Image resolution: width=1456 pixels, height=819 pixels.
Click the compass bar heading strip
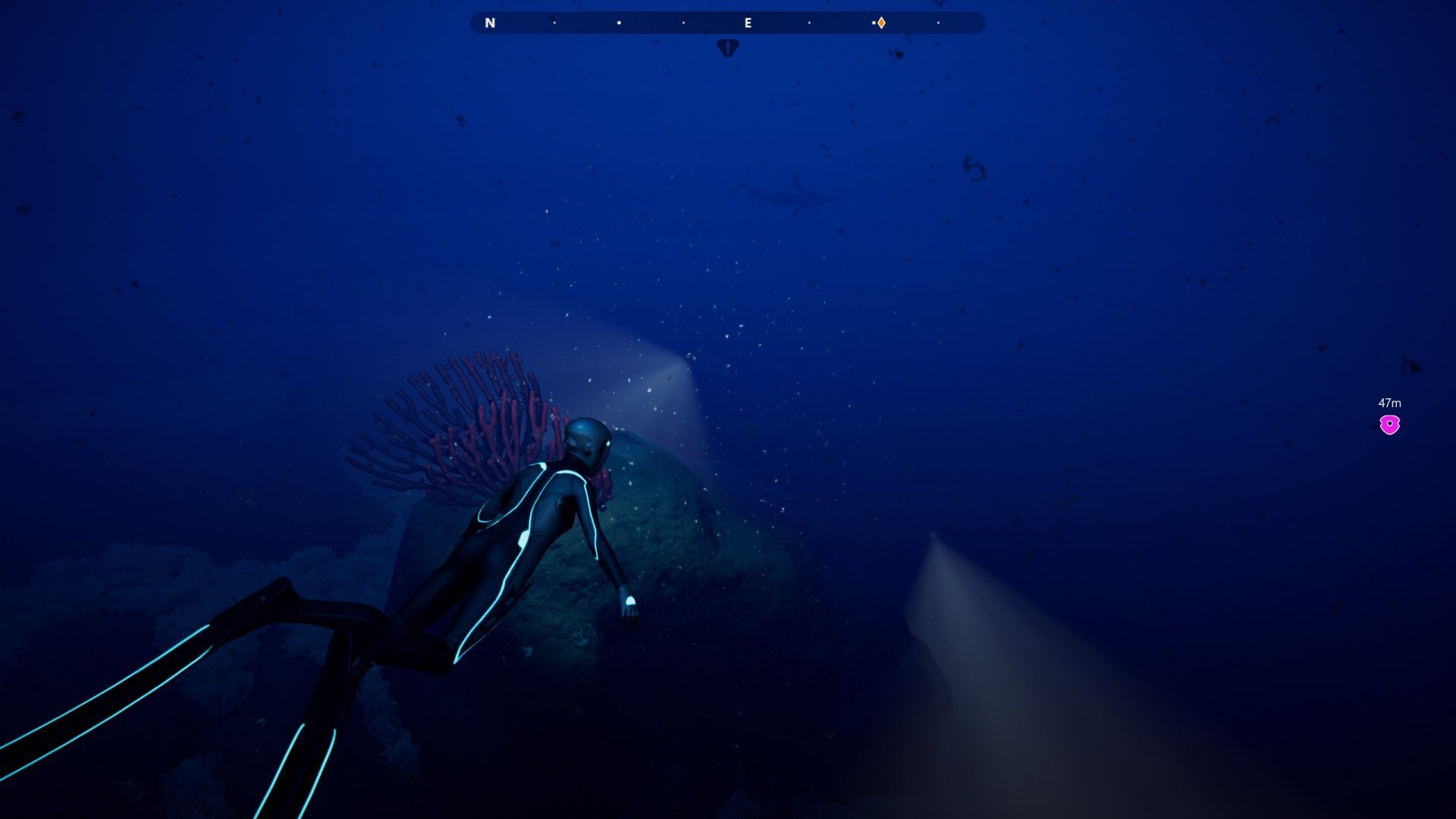(x=726, y=23)
